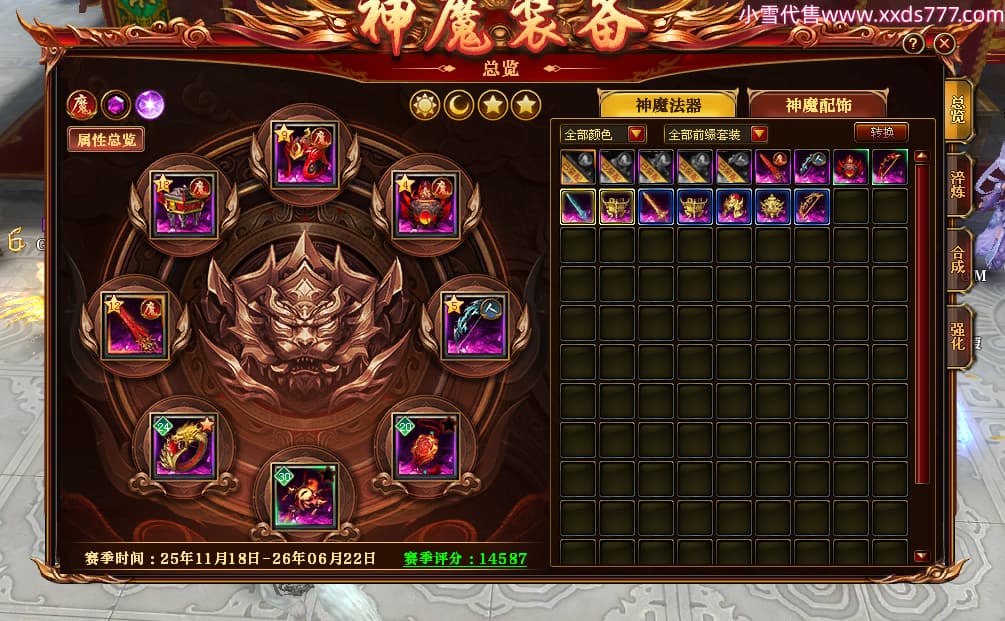Open the 全部颜色 color filter dropdown

637,134
